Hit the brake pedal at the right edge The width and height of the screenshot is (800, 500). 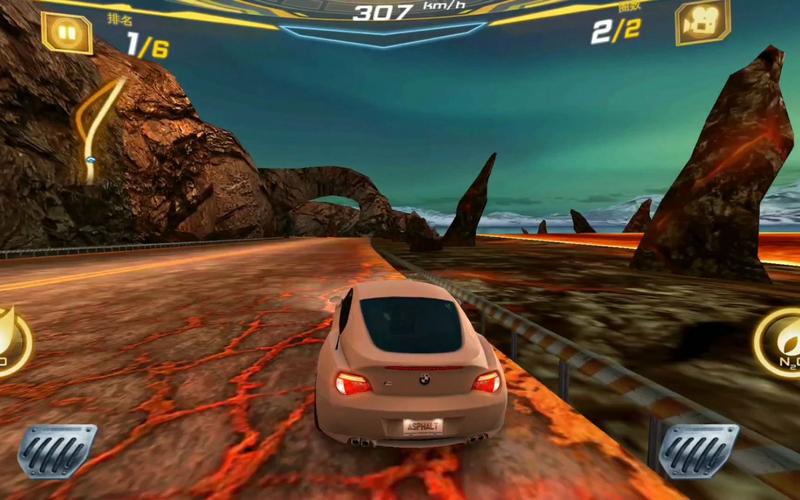(698, 451)
